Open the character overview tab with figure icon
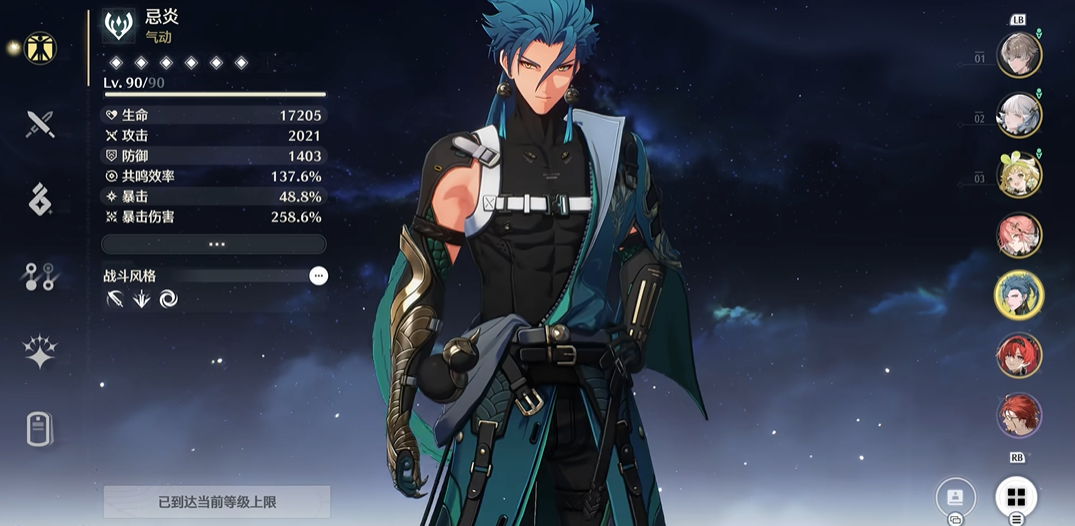The image size is (1075, 526). click(x=40, y=48)
